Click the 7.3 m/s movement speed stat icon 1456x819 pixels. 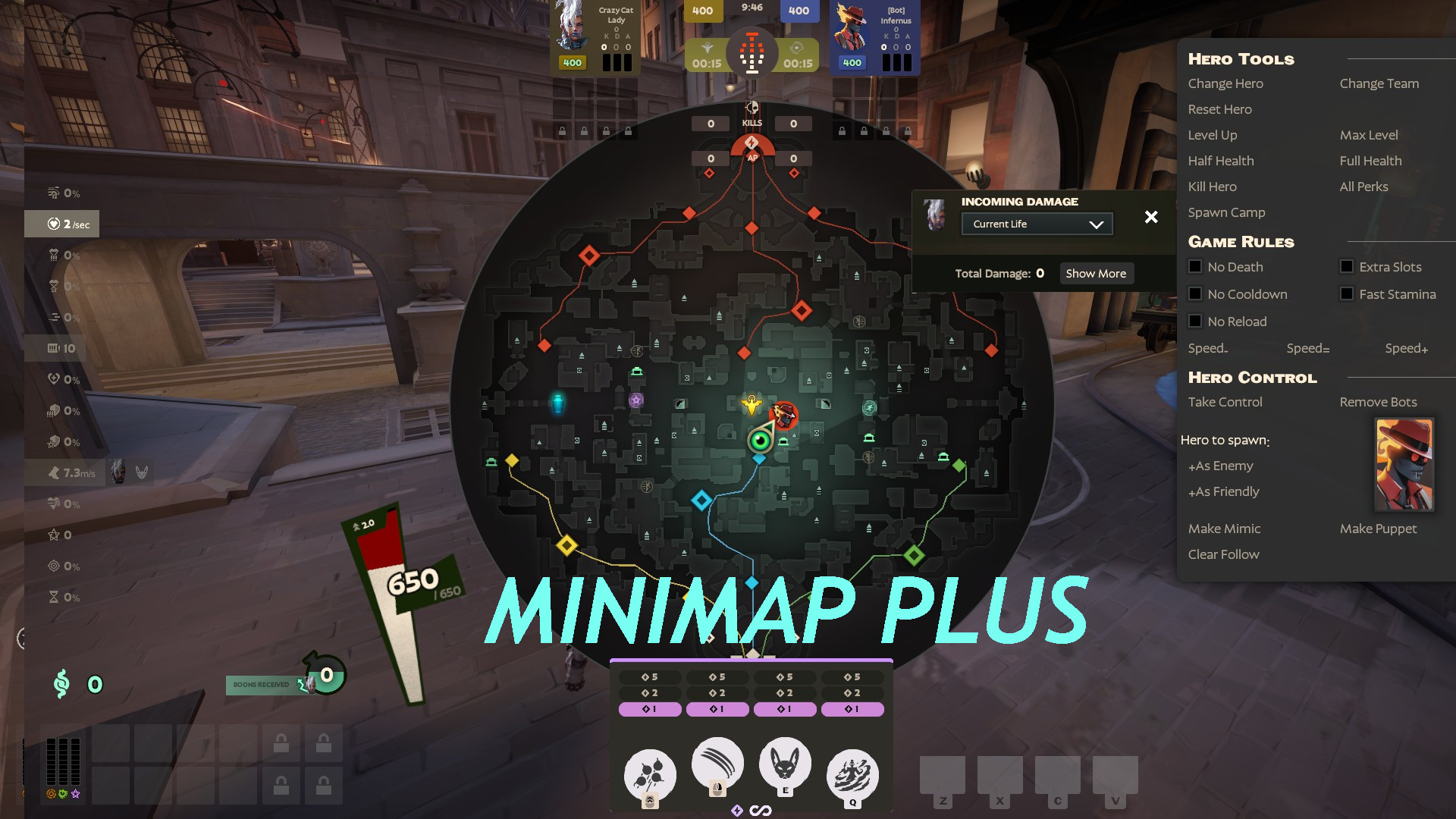coord(55,472)
